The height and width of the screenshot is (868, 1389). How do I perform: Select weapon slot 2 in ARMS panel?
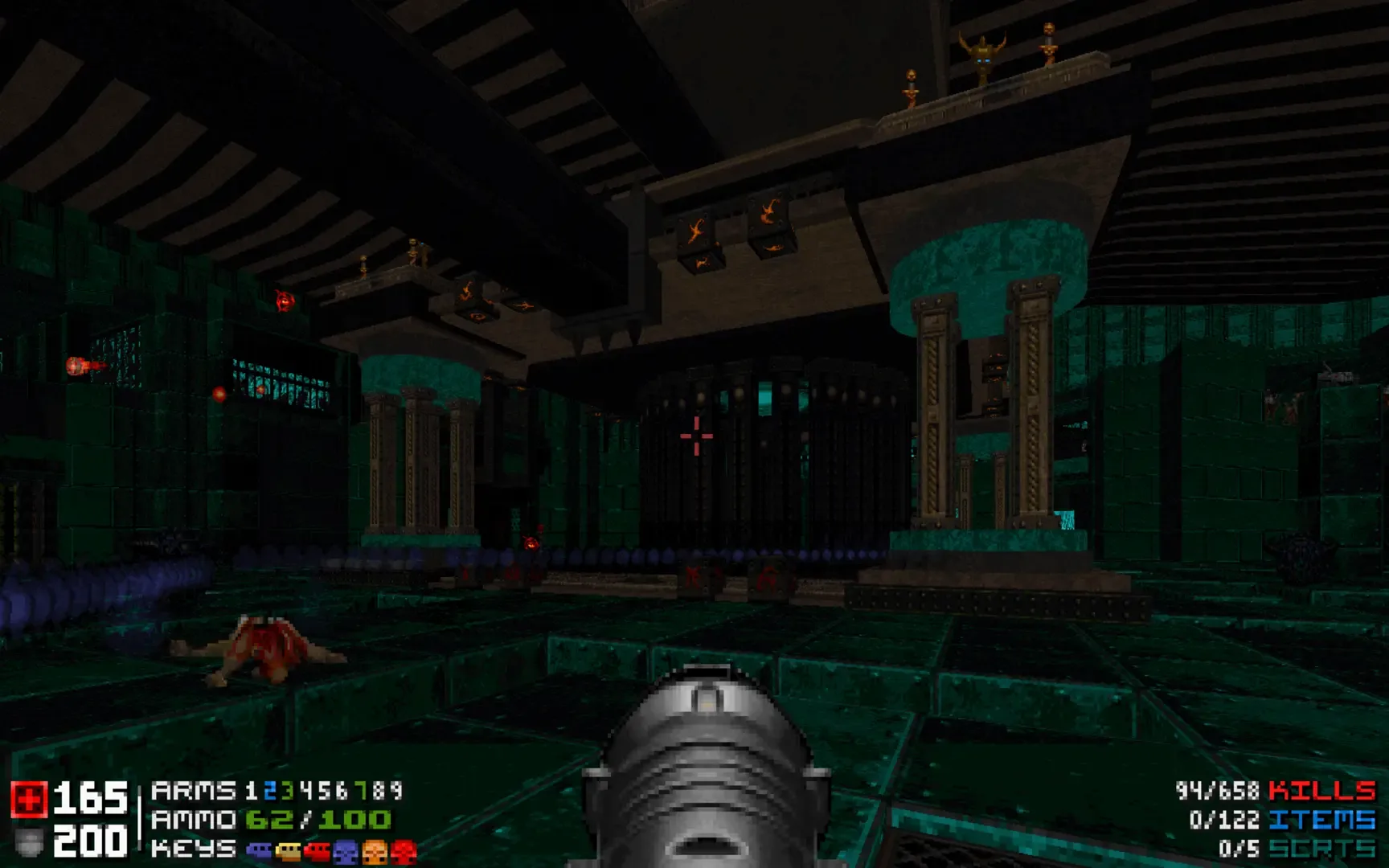click(268, 794)
